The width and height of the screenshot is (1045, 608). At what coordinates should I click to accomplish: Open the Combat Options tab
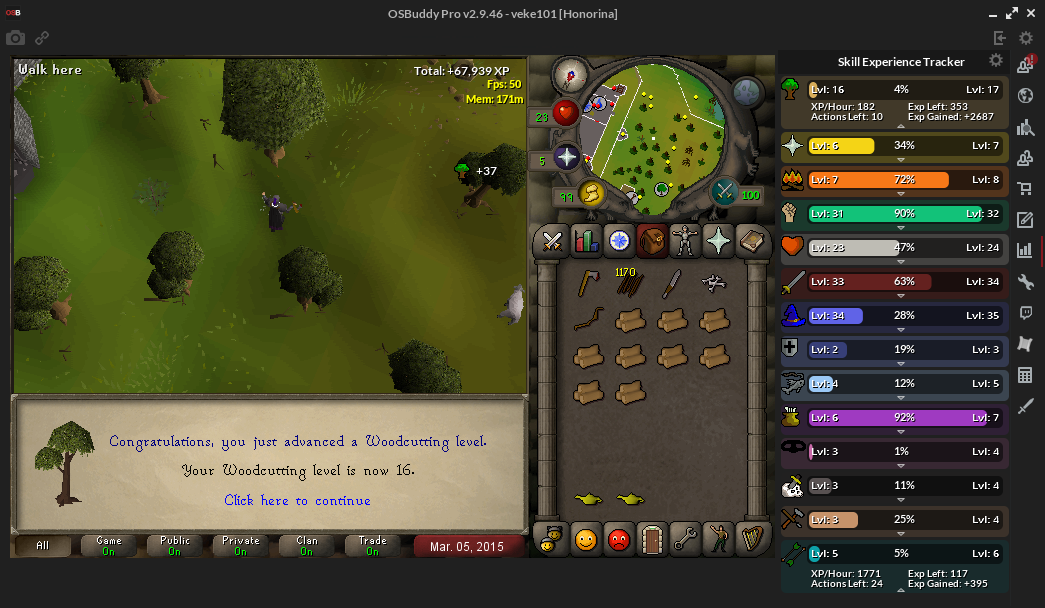pos(551,240)
